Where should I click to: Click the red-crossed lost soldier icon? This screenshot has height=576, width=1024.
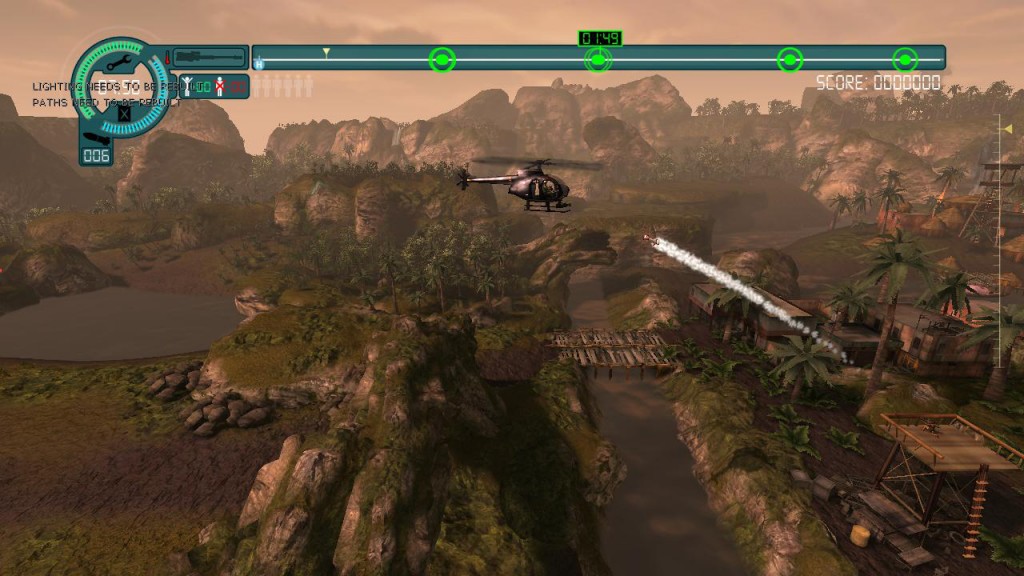219,87
